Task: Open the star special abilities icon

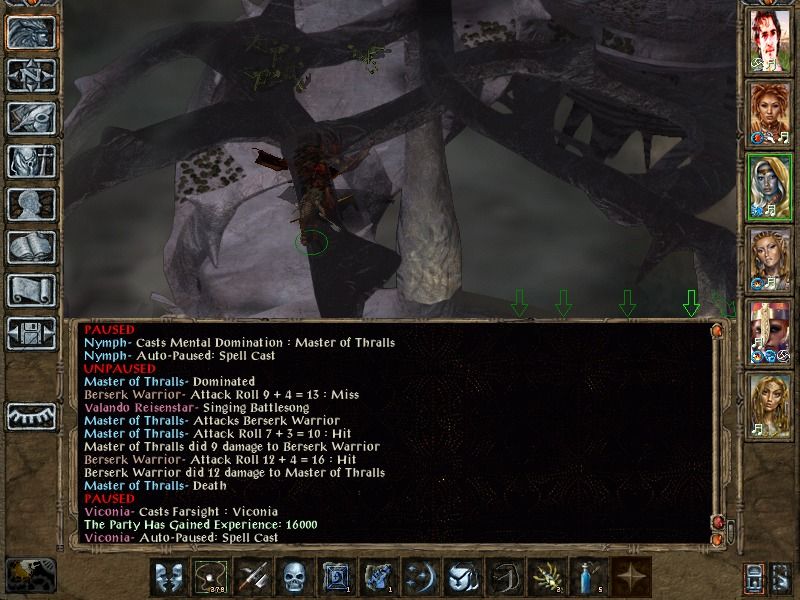Action: click(630, 577)
